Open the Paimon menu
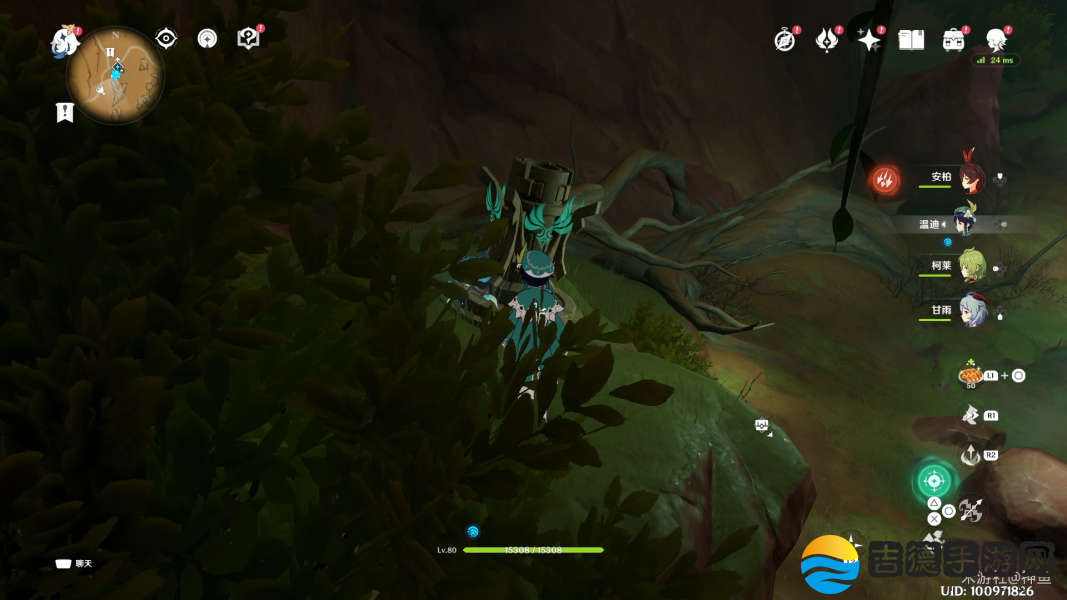The height and width of the screenshot is (600, 1067). tap(65, 41)
